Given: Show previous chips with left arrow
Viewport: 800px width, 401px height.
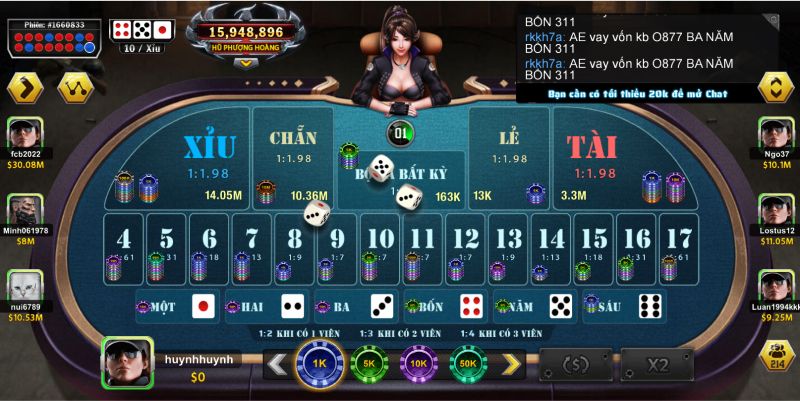Looking at the screenshot, I should click(x=276, y=364).
